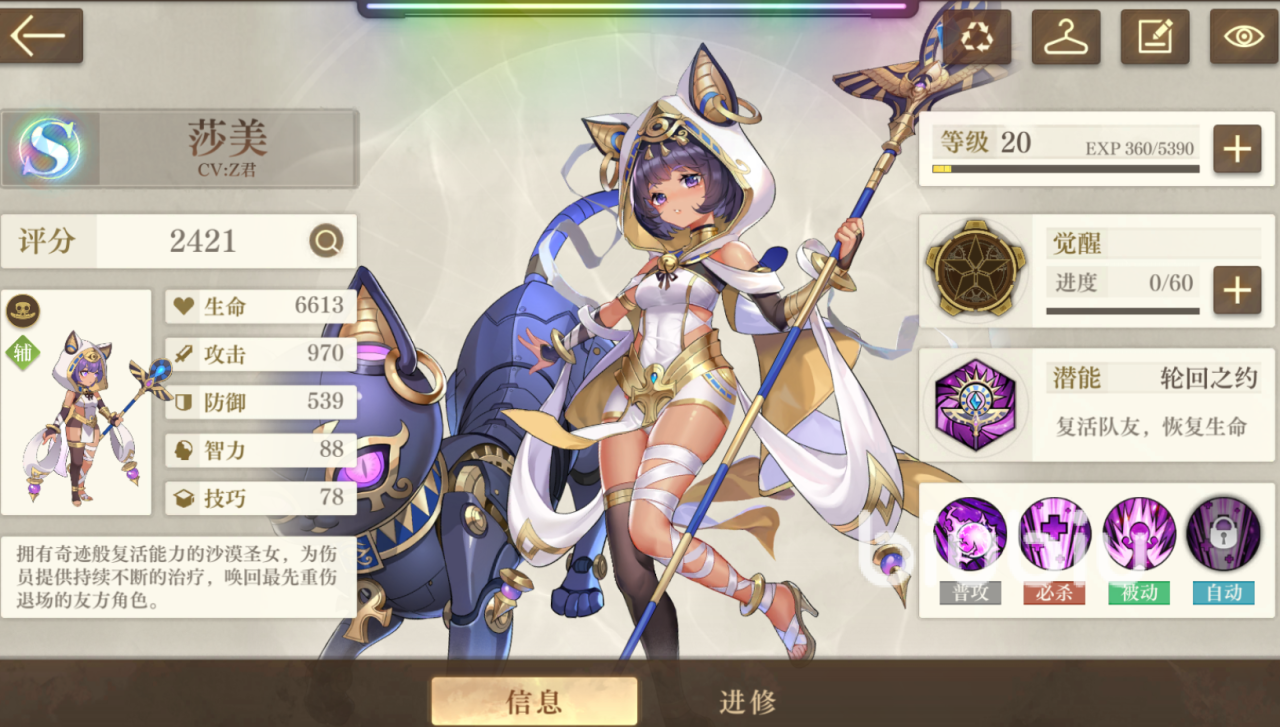
Task: Select the 信息 tab
Action: [535, 701]
